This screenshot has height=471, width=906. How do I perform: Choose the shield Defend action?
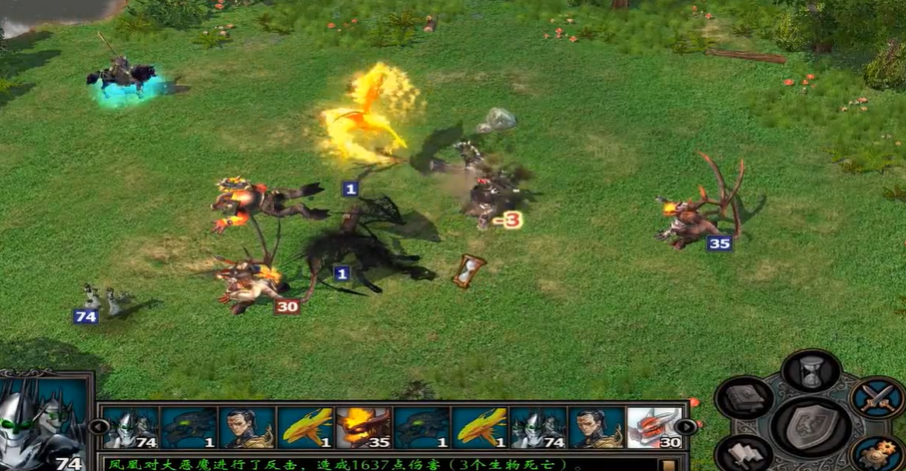coord(811,425)
